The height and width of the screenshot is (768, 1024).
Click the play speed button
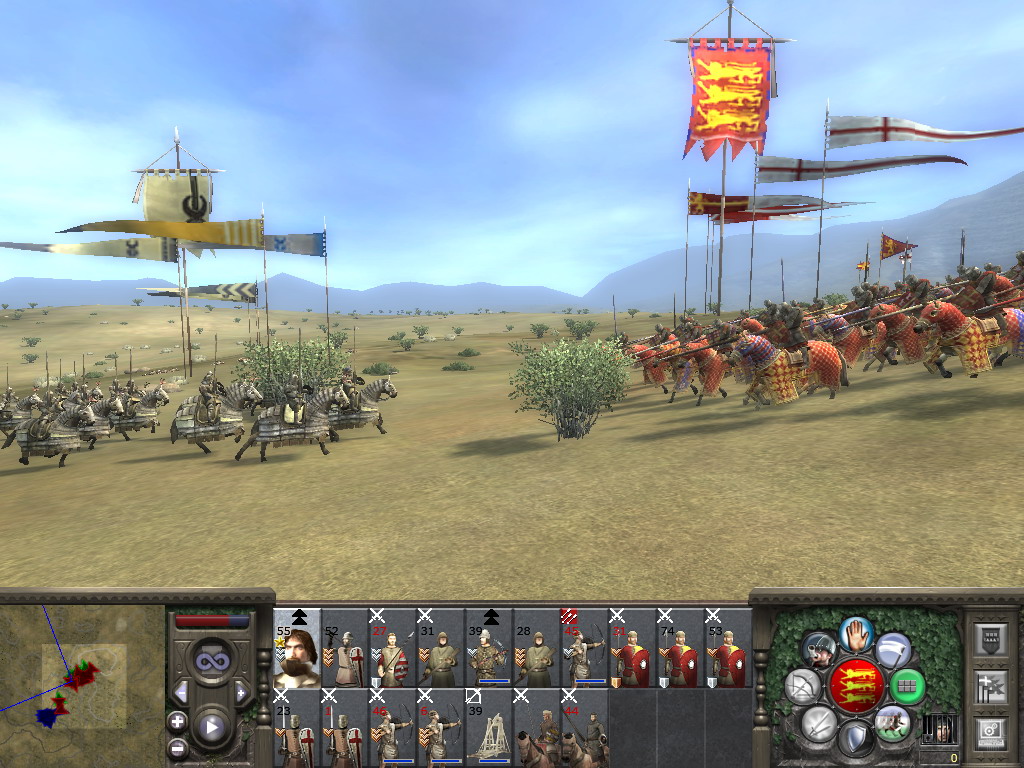(211, 727)
